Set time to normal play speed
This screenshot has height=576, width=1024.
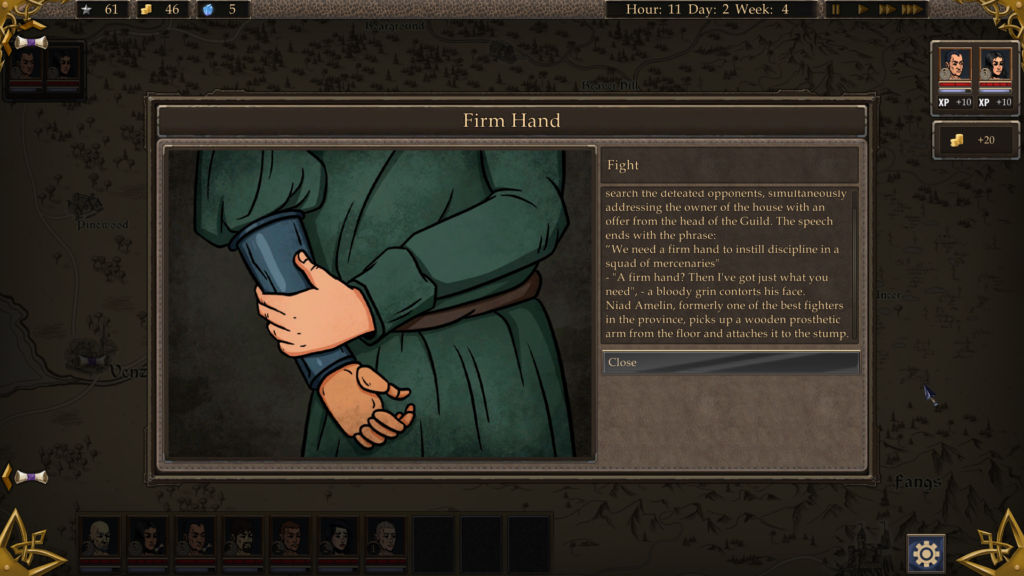(x=862, y=10)
